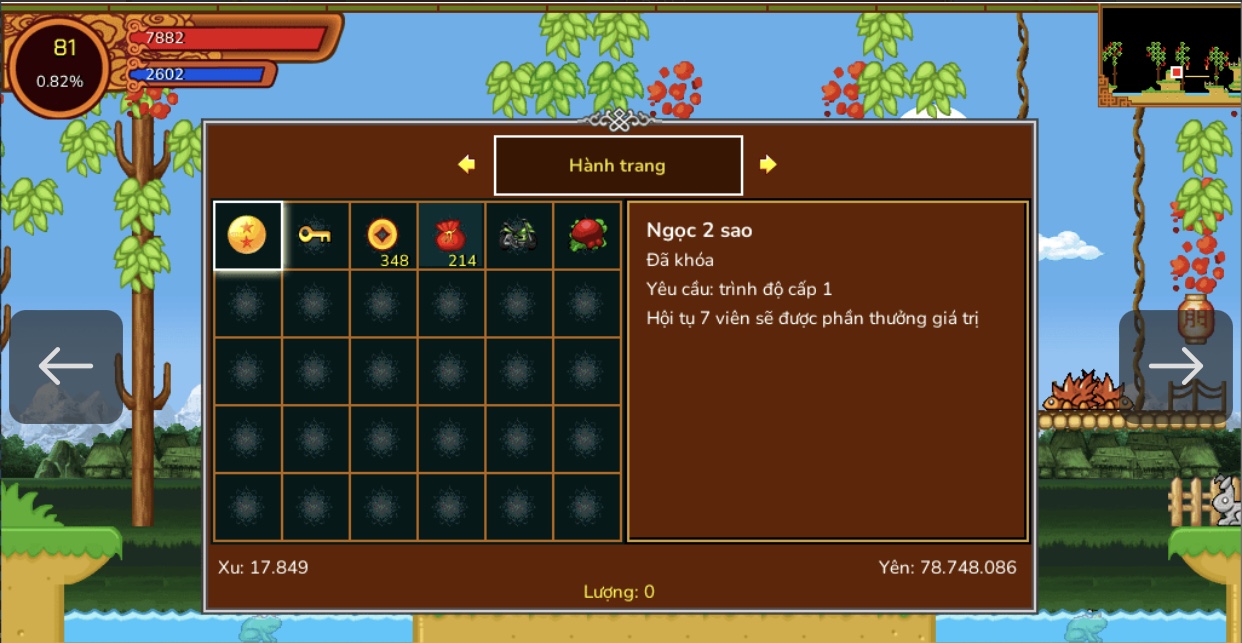Go to the next tab with right yellow arrow
The height and width of the screenshot is (643, 1242).
[768, 164]
